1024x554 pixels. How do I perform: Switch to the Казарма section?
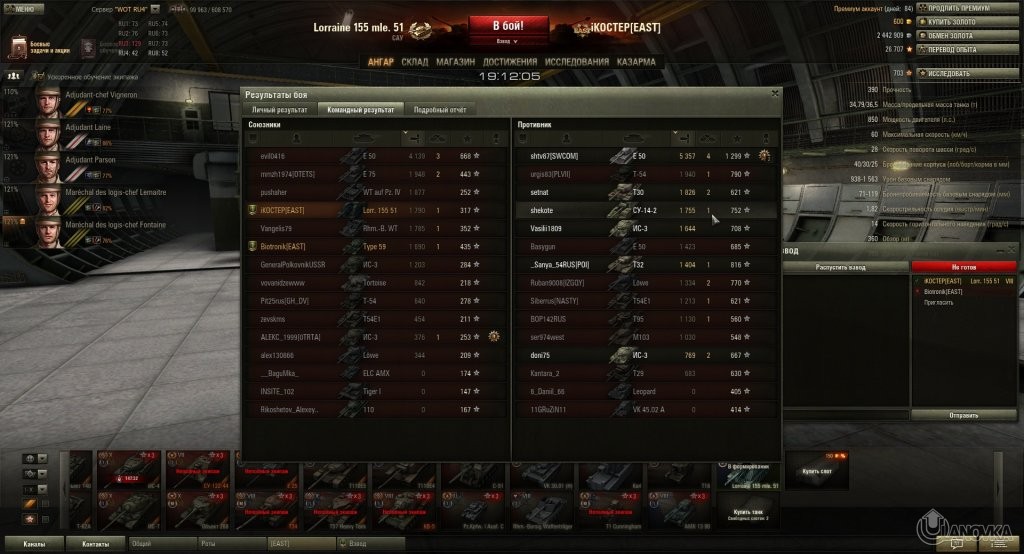click(x=636, y=62)
